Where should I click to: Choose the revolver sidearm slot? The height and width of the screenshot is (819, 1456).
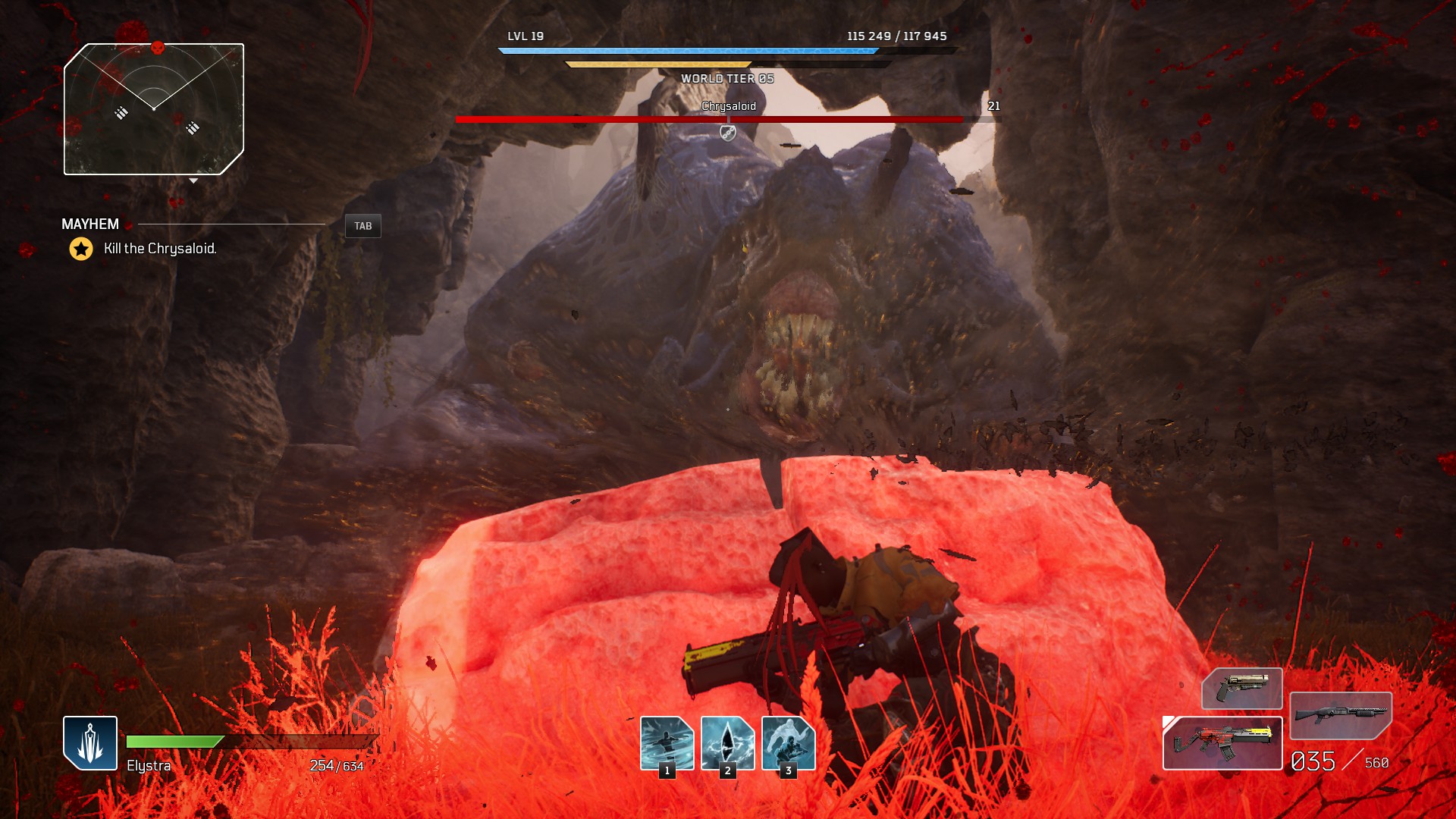pos(1241,688)
